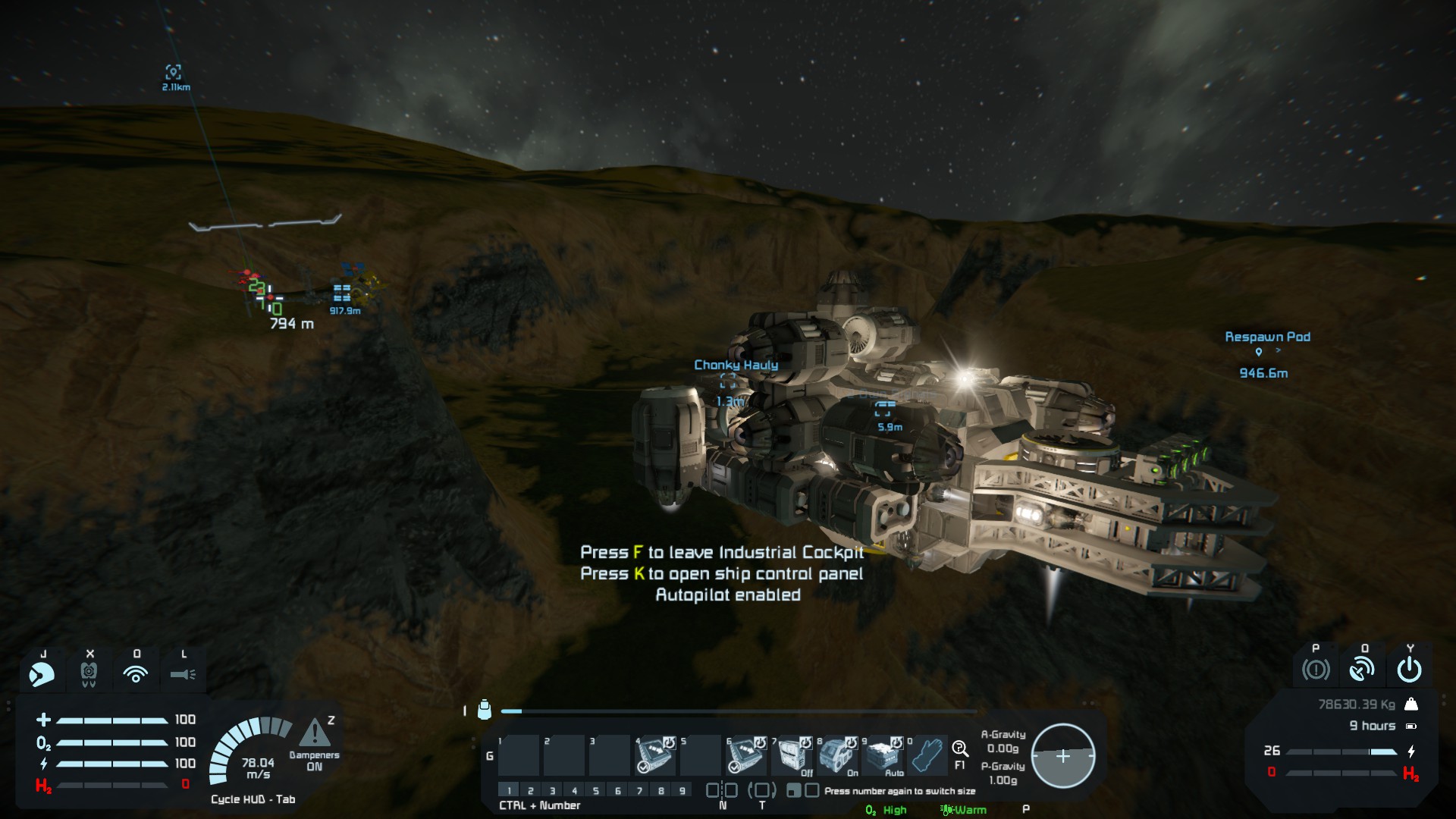The image size is (1456, 819).
Task: Select the glove hand slot
Action: (928, 755)
